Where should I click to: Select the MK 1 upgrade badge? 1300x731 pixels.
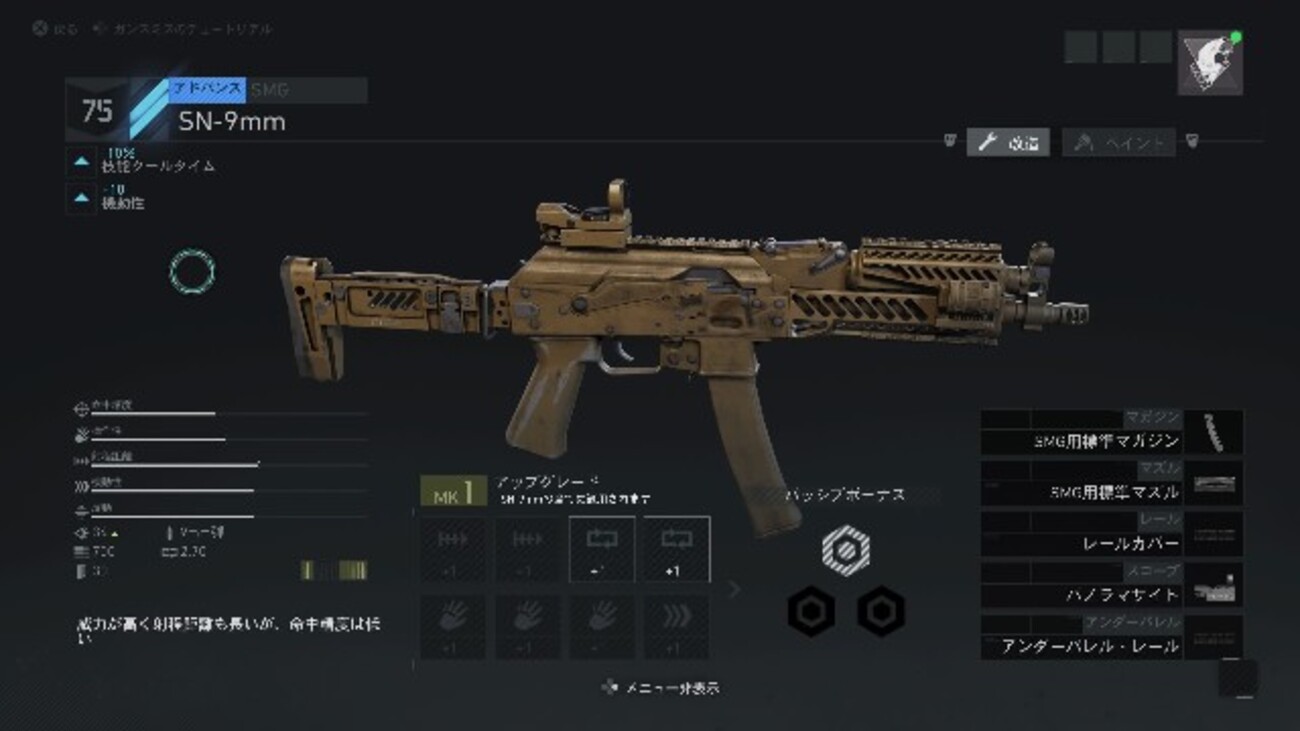pos(453,491)
